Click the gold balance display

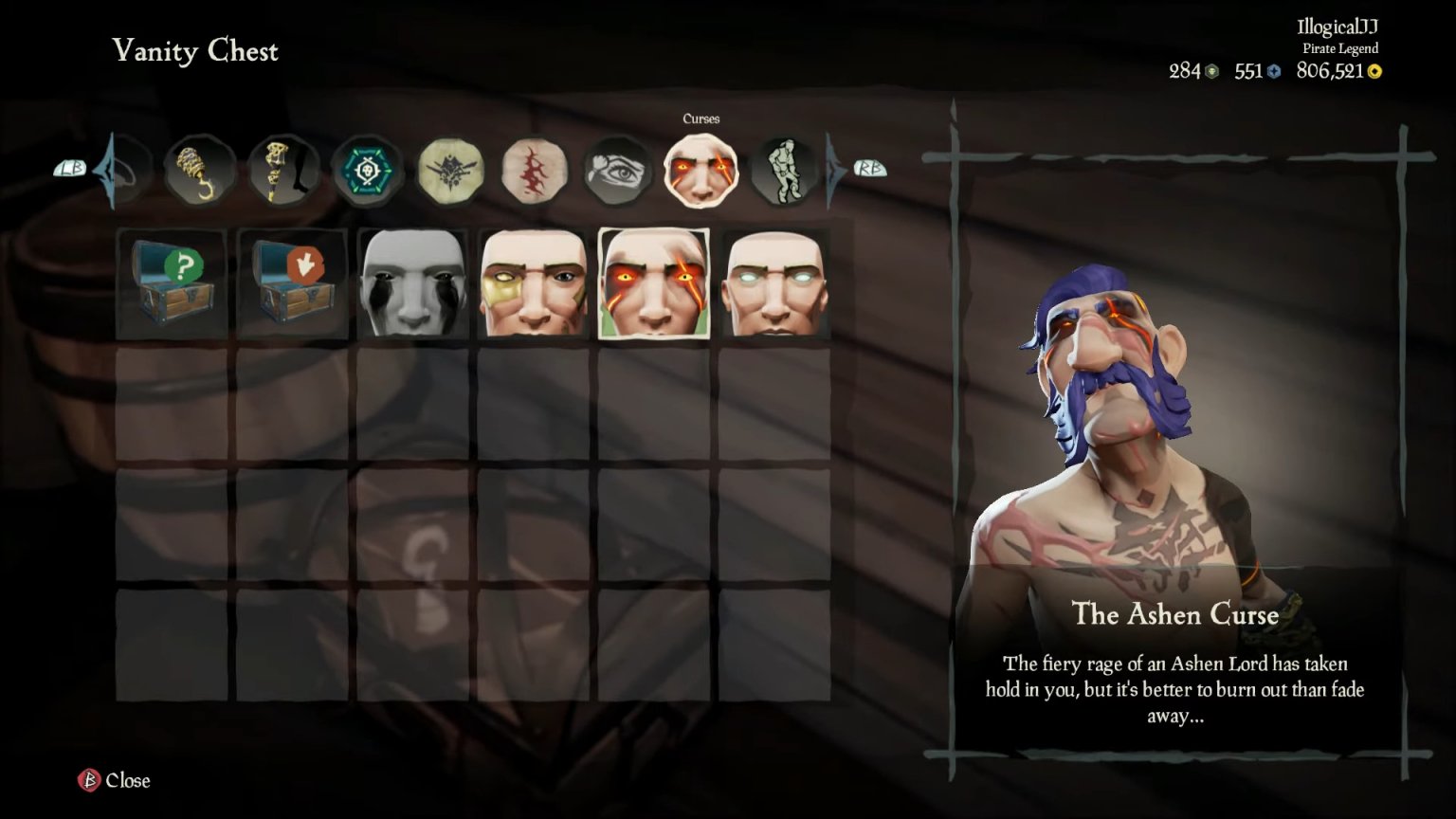[1337, 70]
